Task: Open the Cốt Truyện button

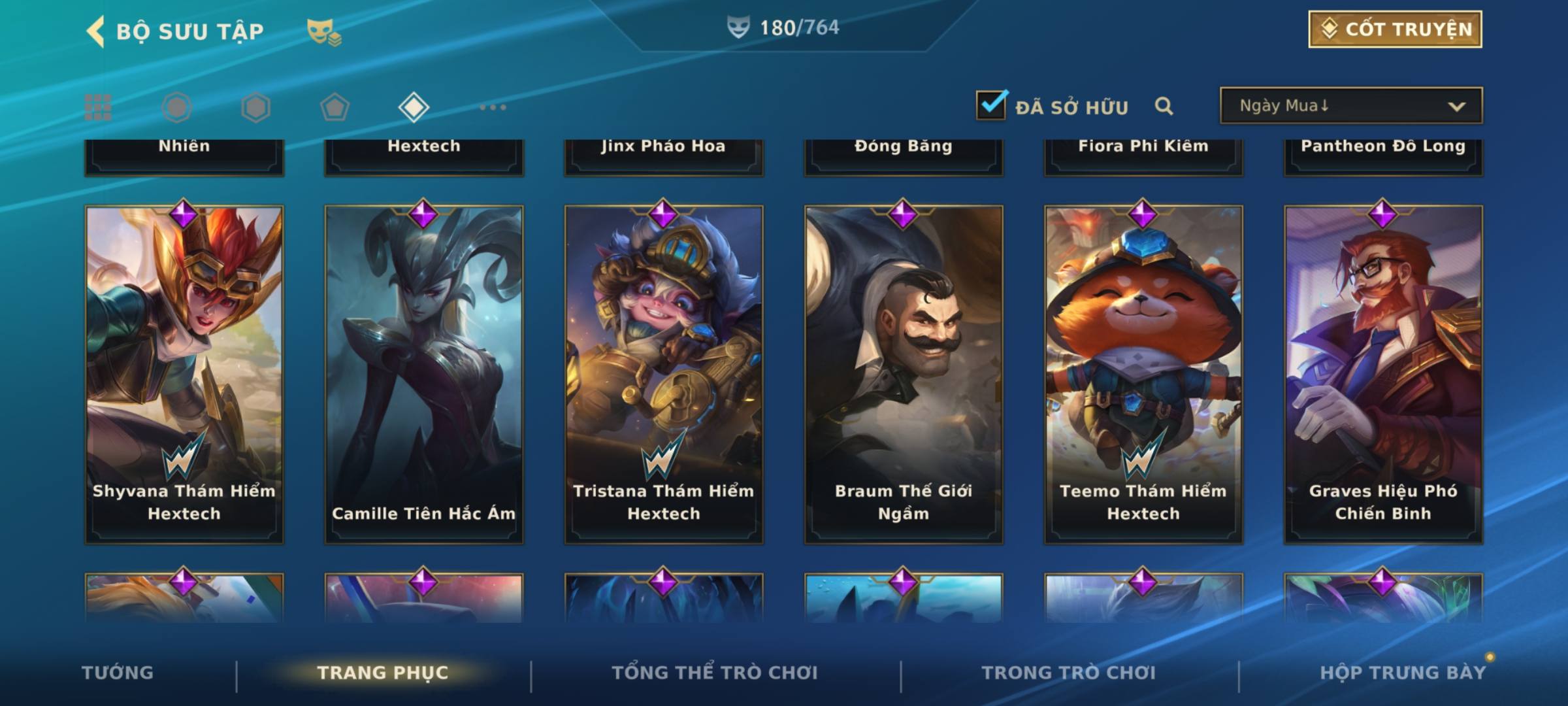Action: (1395, 29)
